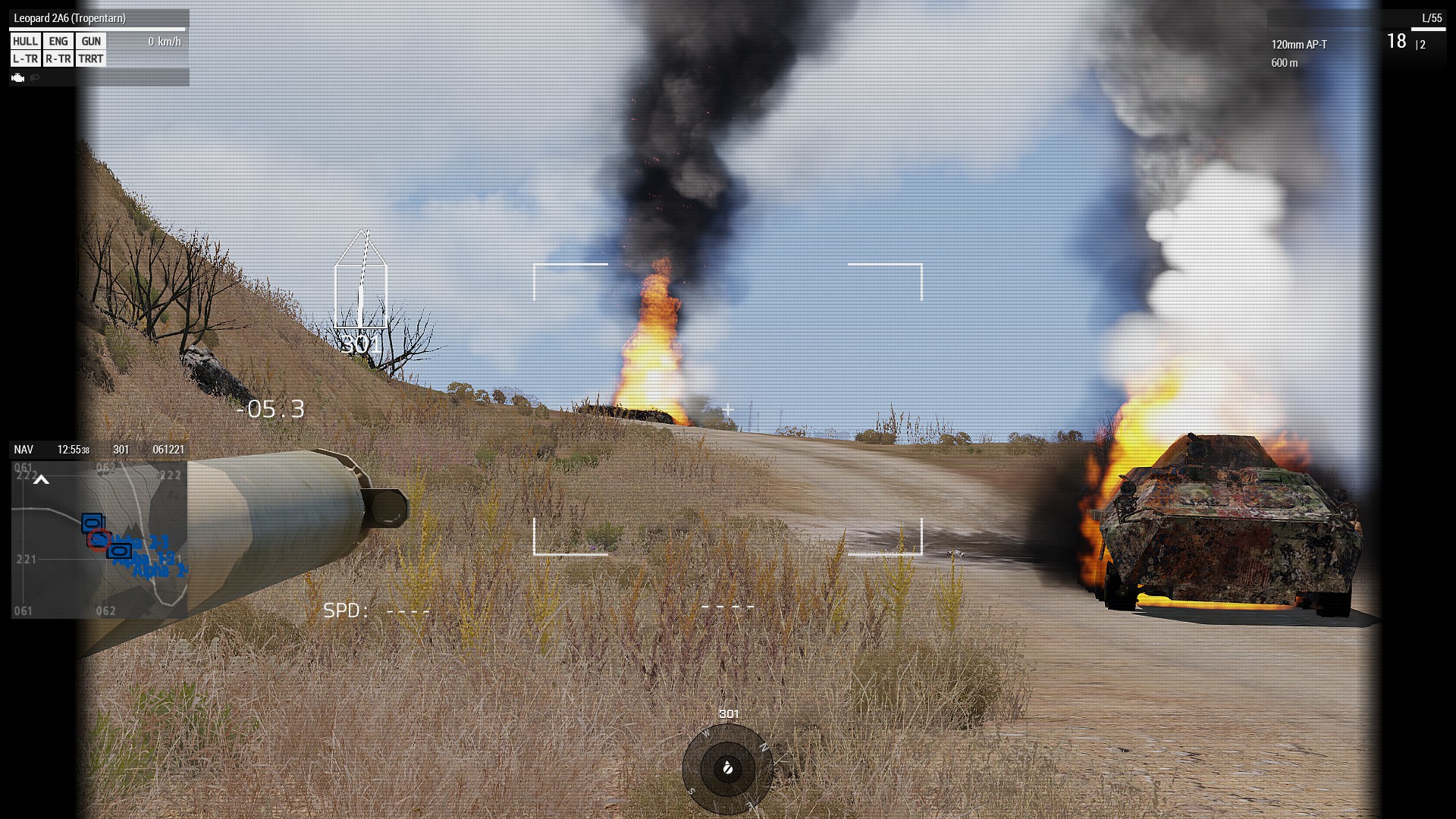Click the L-TR track status box
The width and height of the screenshot is (1456, 819).
tap(25, 59)
